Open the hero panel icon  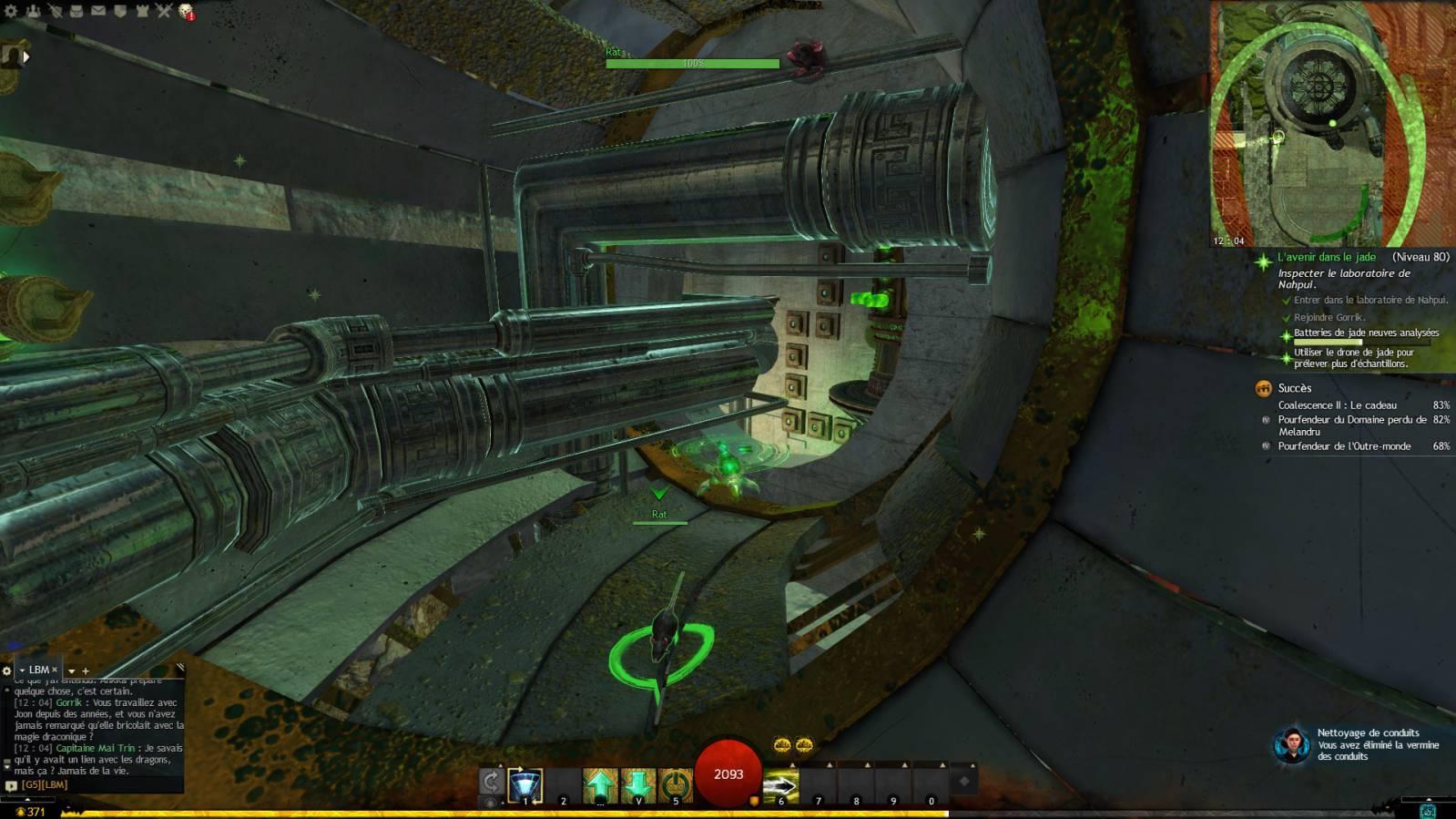(x=56, y=11)
